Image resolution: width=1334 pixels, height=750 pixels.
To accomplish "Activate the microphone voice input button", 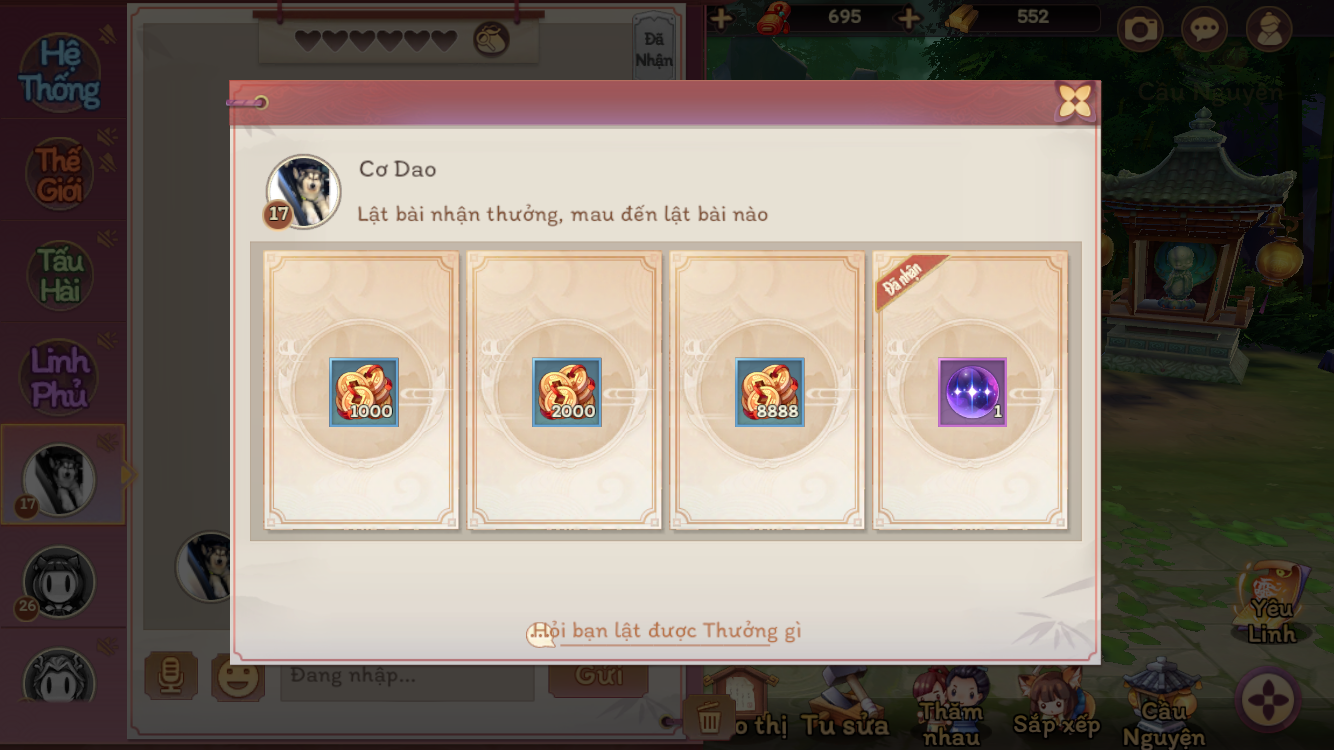I will click(171, 676).
